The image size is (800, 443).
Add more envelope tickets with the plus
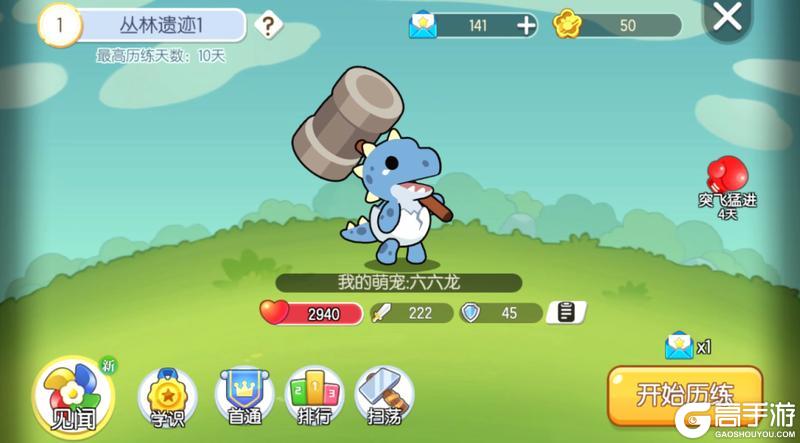pyautogui.click(x=527, y=26)
